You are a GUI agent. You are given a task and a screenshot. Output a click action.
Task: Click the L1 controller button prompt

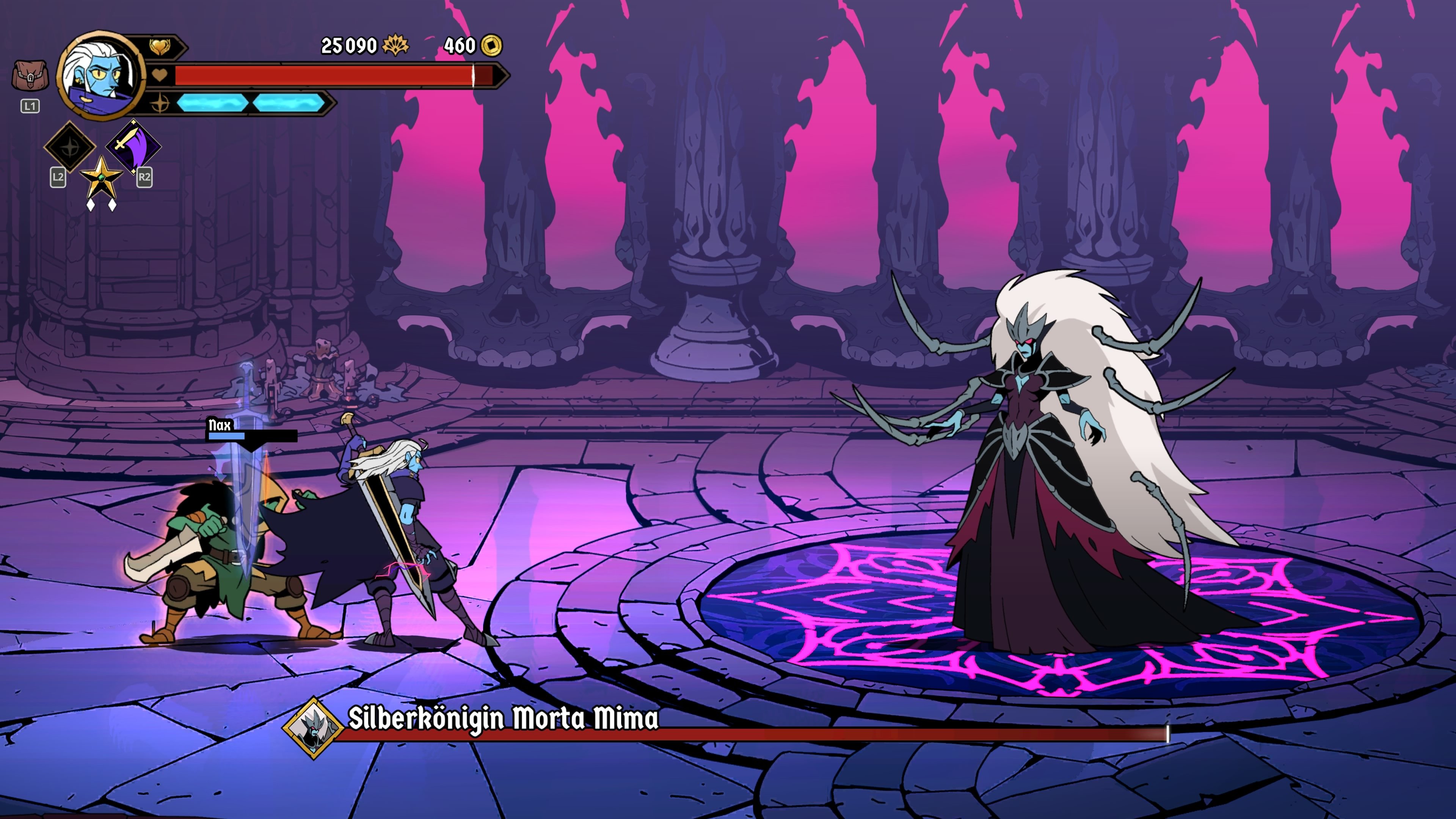pos(30,106)
